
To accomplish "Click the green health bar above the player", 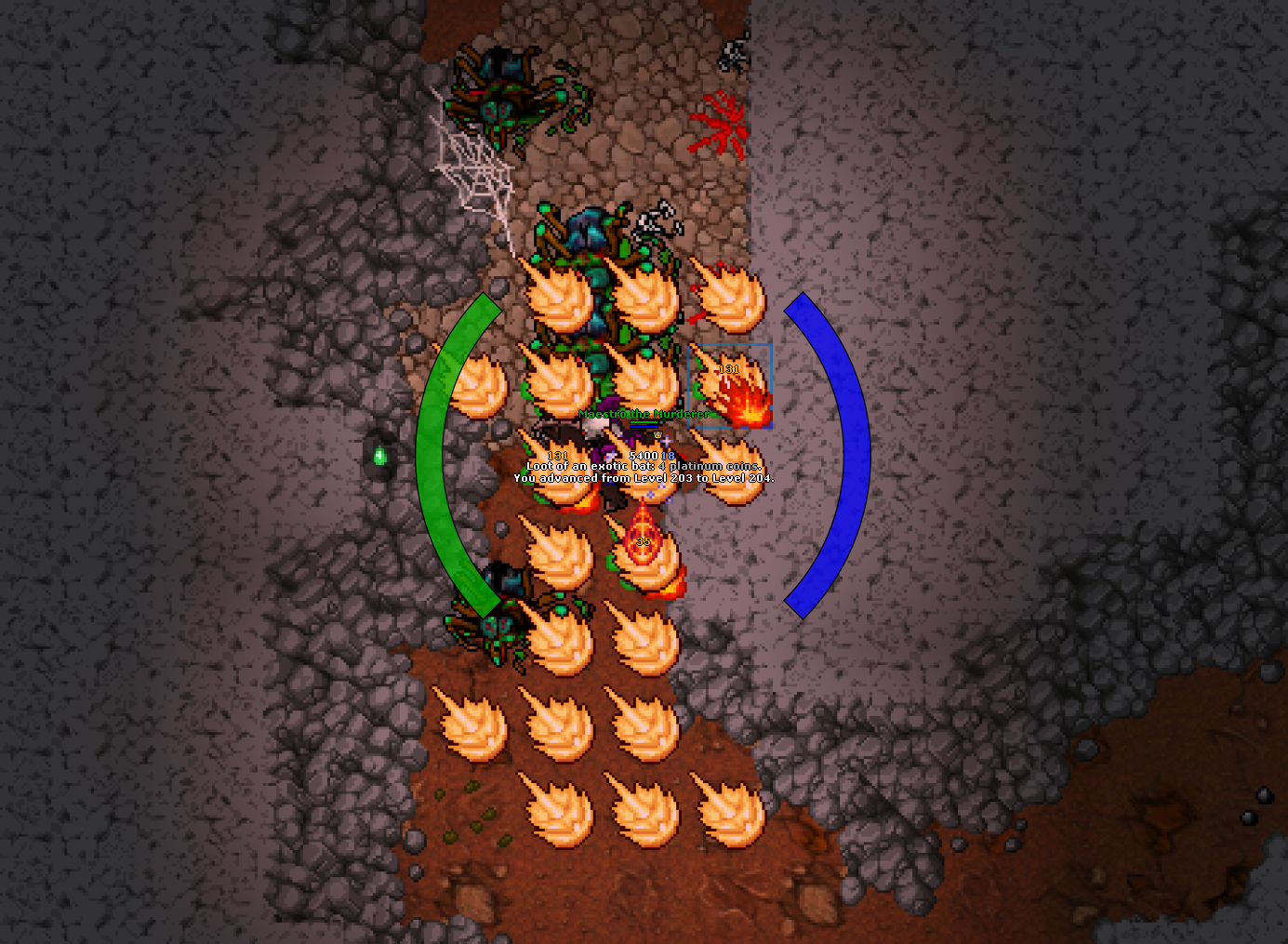I will (643, 422).
